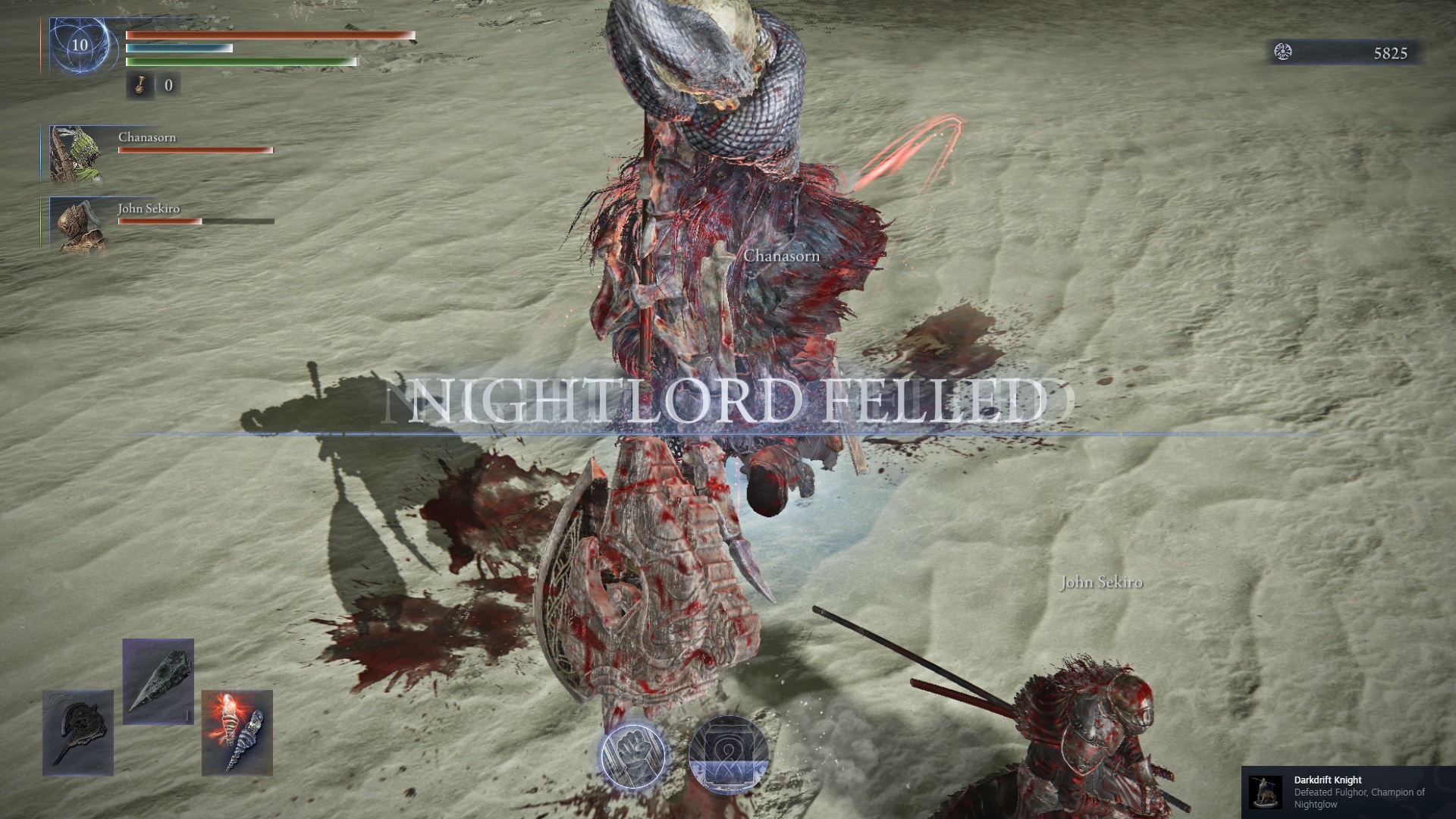The height and width of the screenshot is (819, 1456).
Task: Select the red flaming spiral weapon slot
Action: 237,733
